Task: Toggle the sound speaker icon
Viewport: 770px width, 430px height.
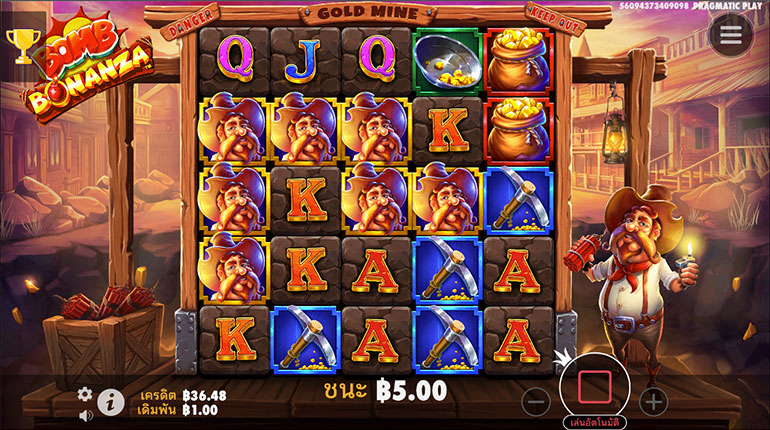Action: 85,415
